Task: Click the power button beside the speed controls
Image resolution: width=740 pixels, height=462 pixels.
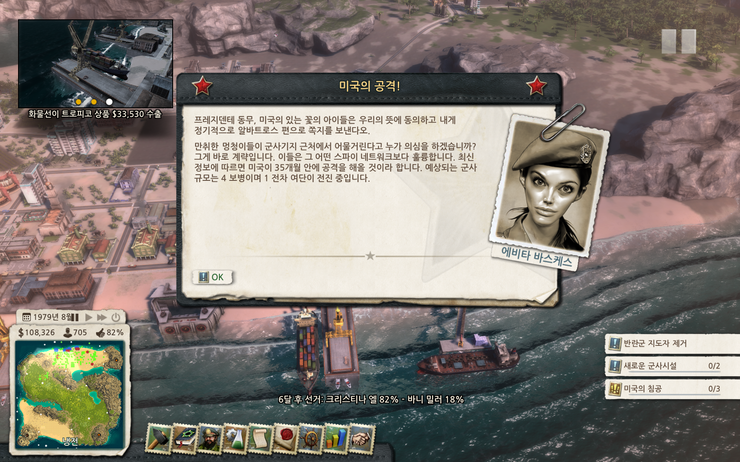Action: 116,317
